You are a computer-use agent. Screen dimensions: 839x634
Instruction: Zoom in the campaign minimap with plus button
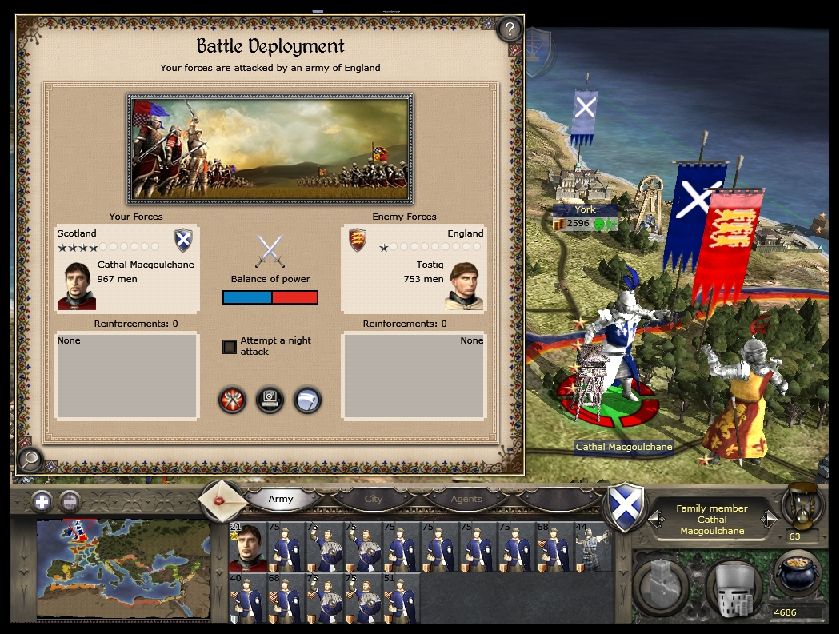(42, 502)
